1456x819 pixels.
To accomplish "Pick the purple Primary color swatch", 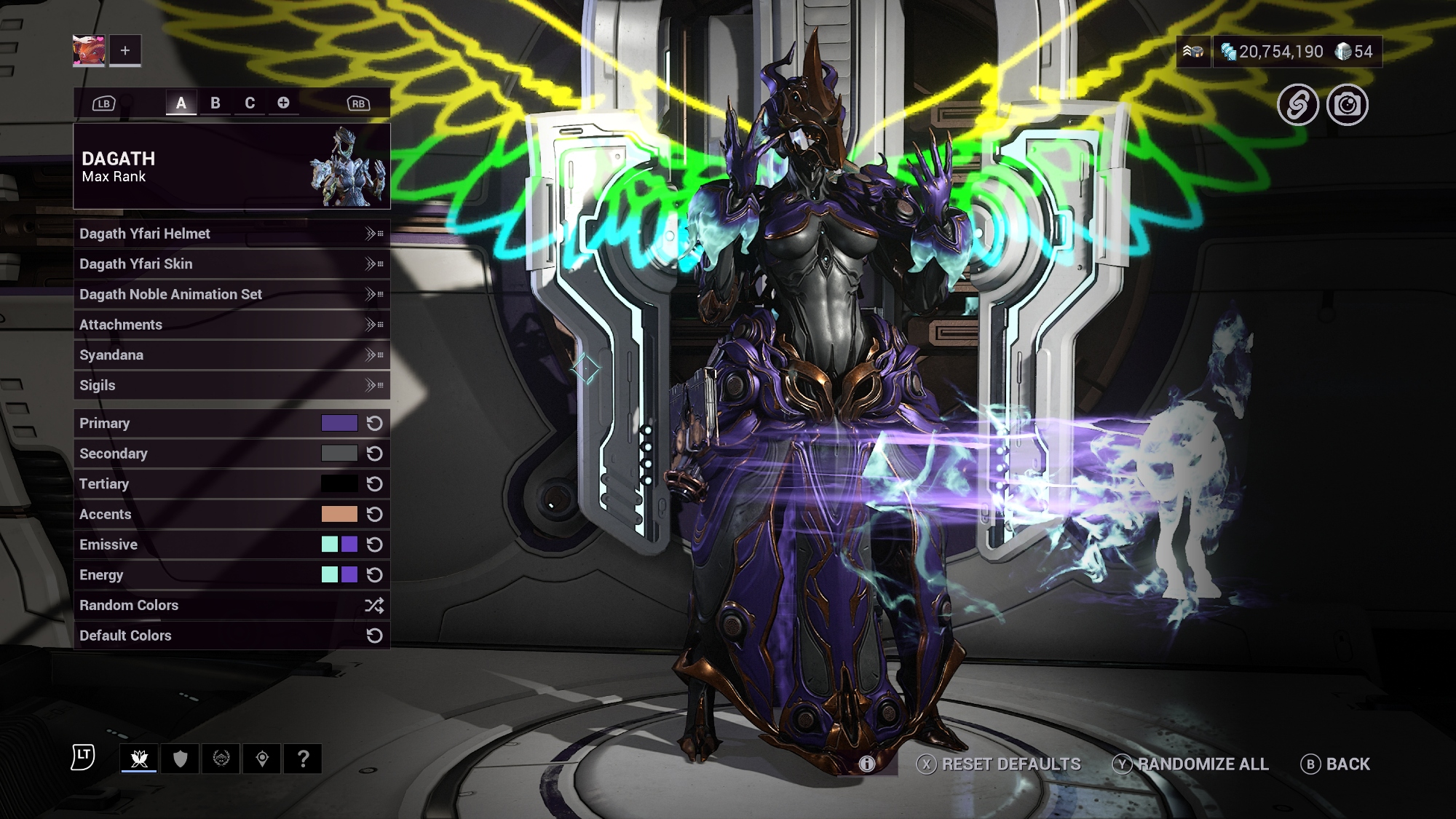I will click(339, 423).
